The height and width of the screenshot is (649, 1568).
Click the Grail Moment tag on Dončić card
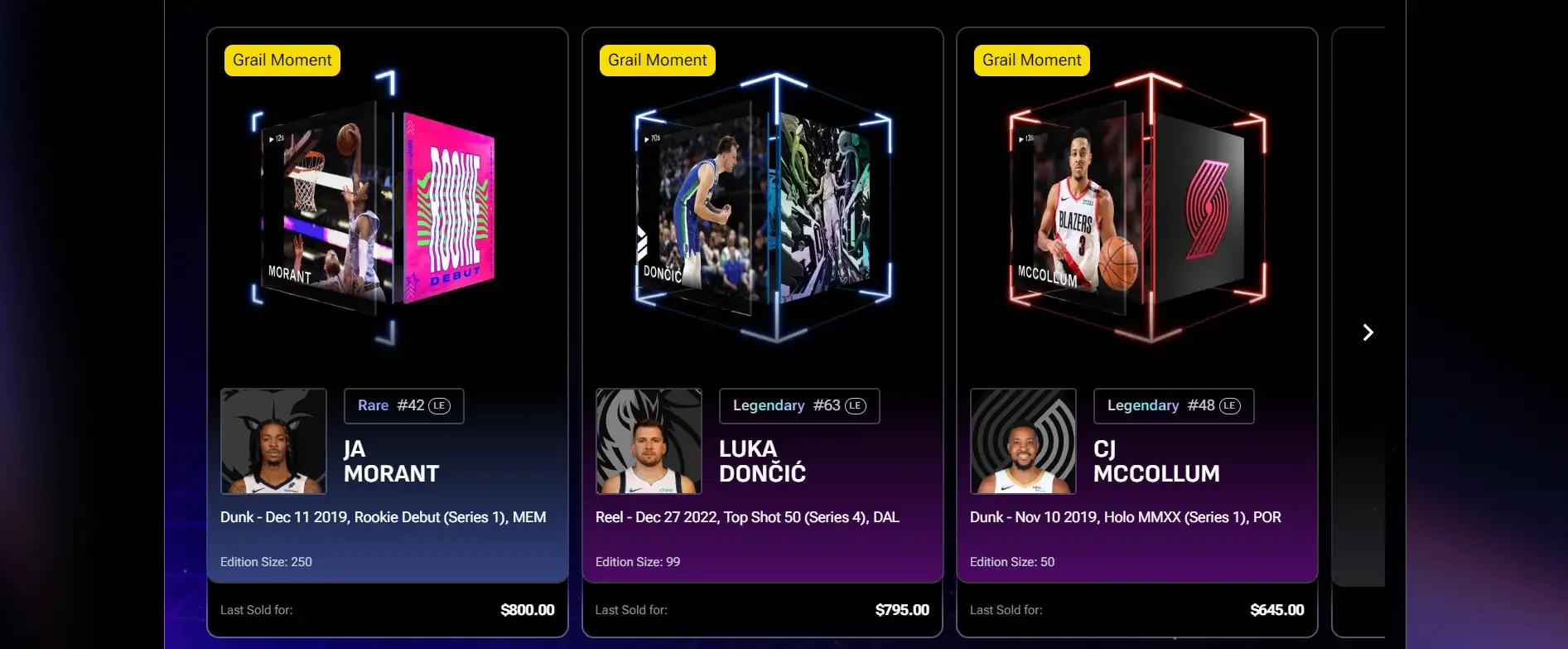658,61
